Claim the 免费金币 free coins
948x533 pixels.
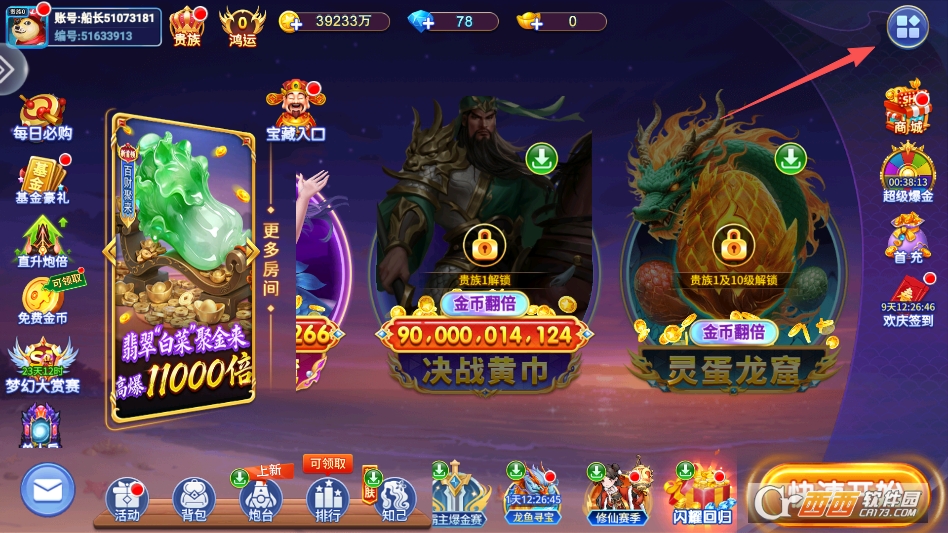pyautogui.click(x=42, y=303)
